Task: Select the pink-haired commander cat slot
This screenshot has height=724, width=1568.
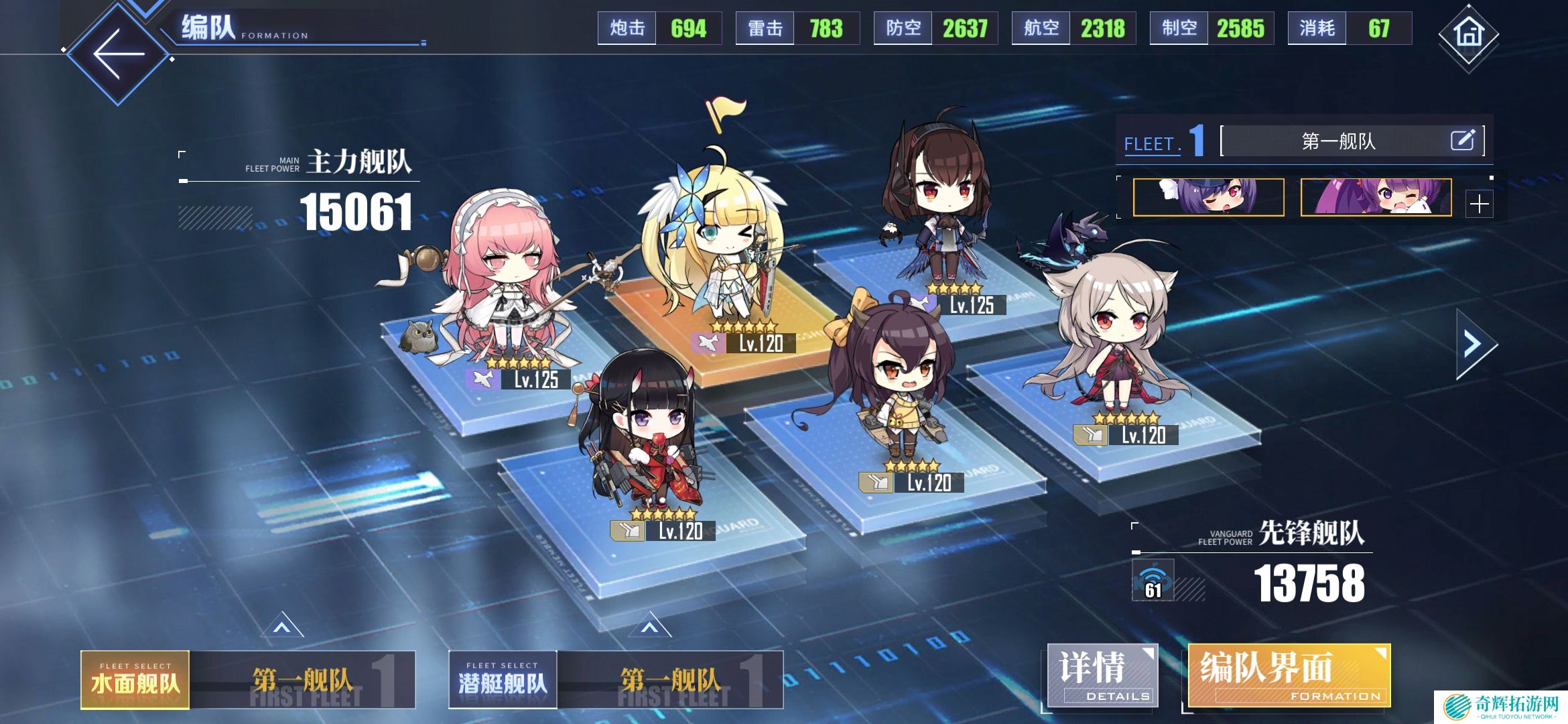Action: (1376, 197)
